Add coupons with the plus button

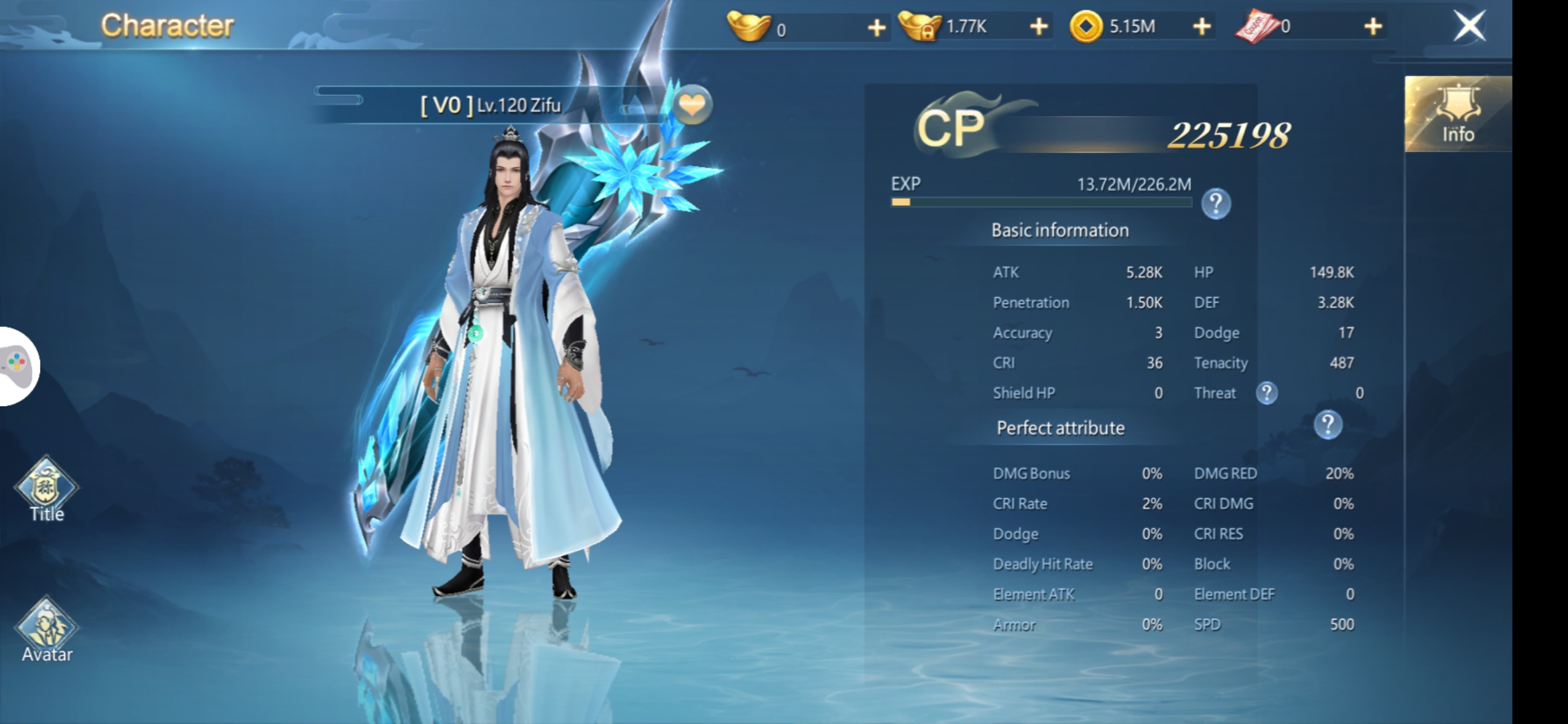point(1373,27)
